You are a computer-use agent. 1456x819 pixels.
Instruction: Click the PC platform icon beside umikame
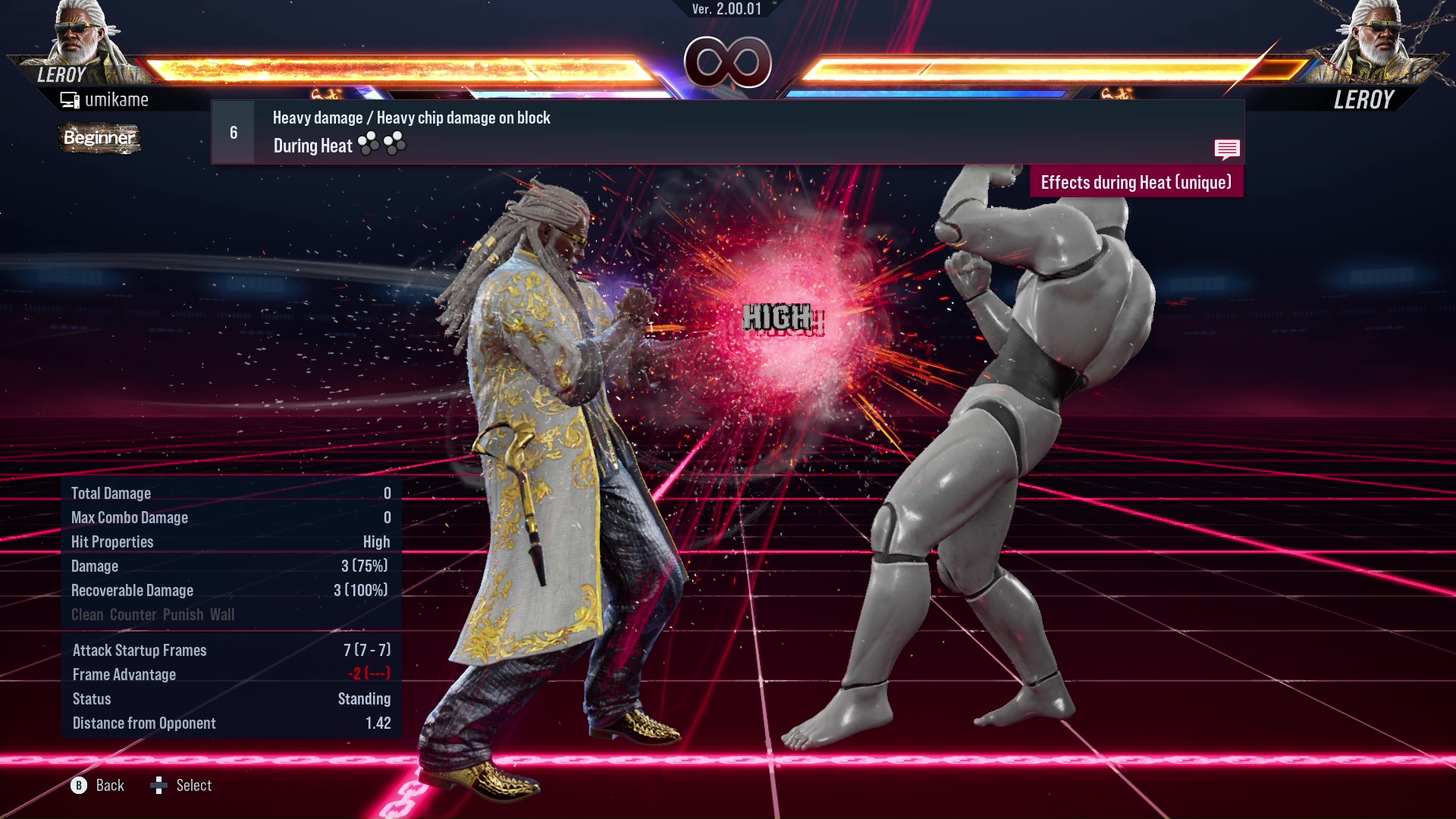pyautogui.click(x=70, y=99)
